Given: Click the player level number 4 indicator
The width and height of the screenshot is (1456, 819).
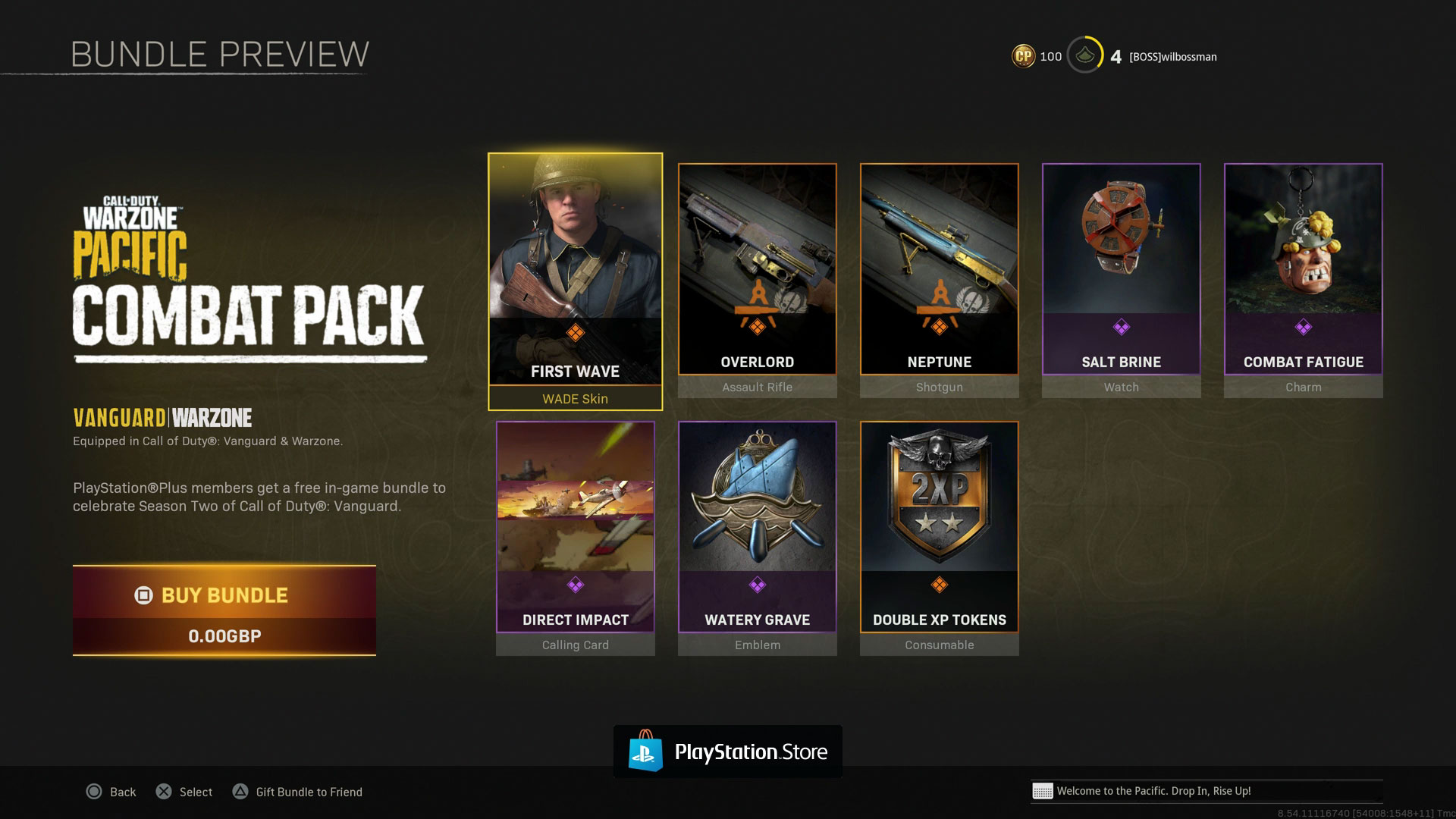Looking at the screenshot, I should point(1115,56).
